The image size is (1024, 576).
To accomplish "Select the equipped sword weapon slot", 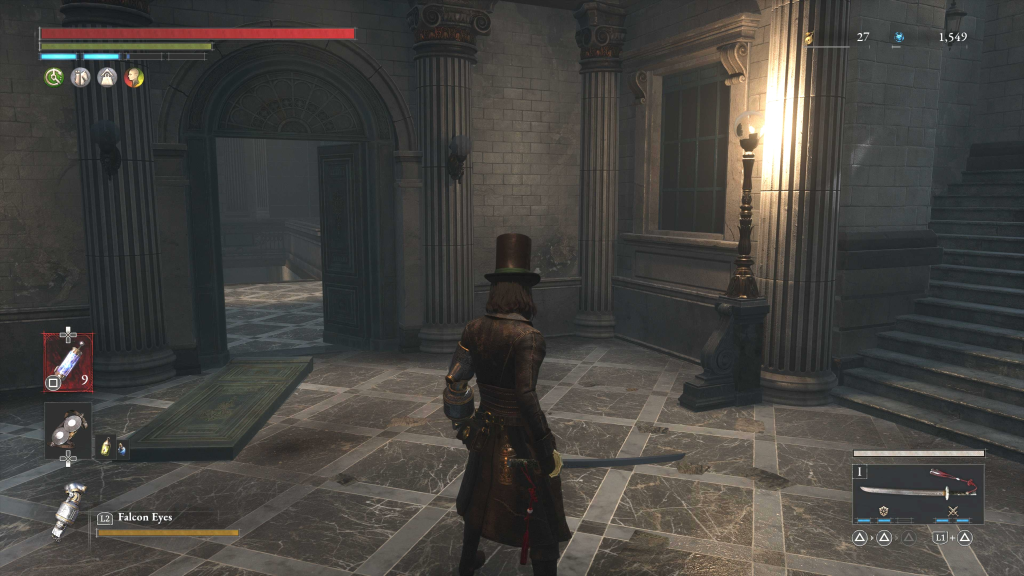I will coord(918,492).
